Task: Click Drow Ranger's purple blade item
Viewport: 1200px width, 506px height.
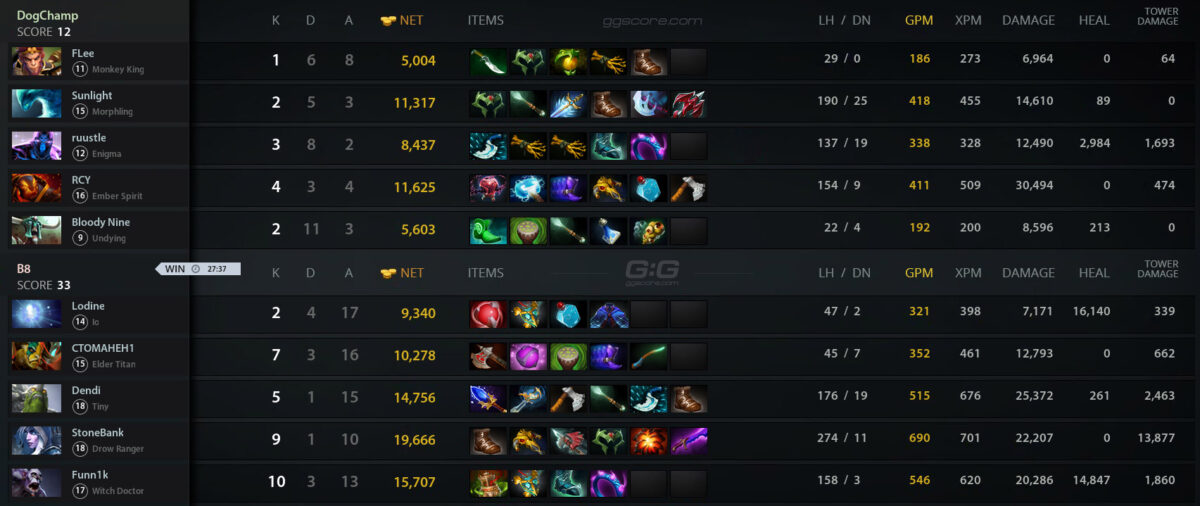Action: (x=688, y=441)
